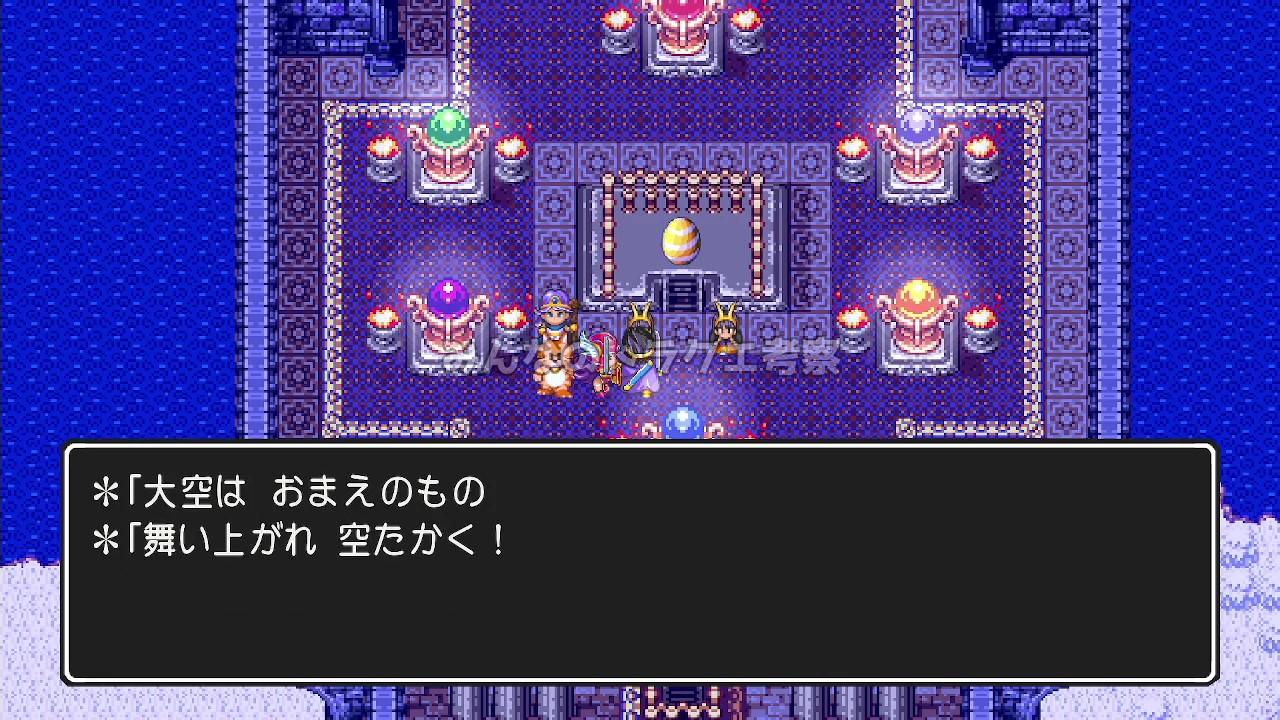
Task: Select the purple orb on its pedestal
Action: (449, 294)
